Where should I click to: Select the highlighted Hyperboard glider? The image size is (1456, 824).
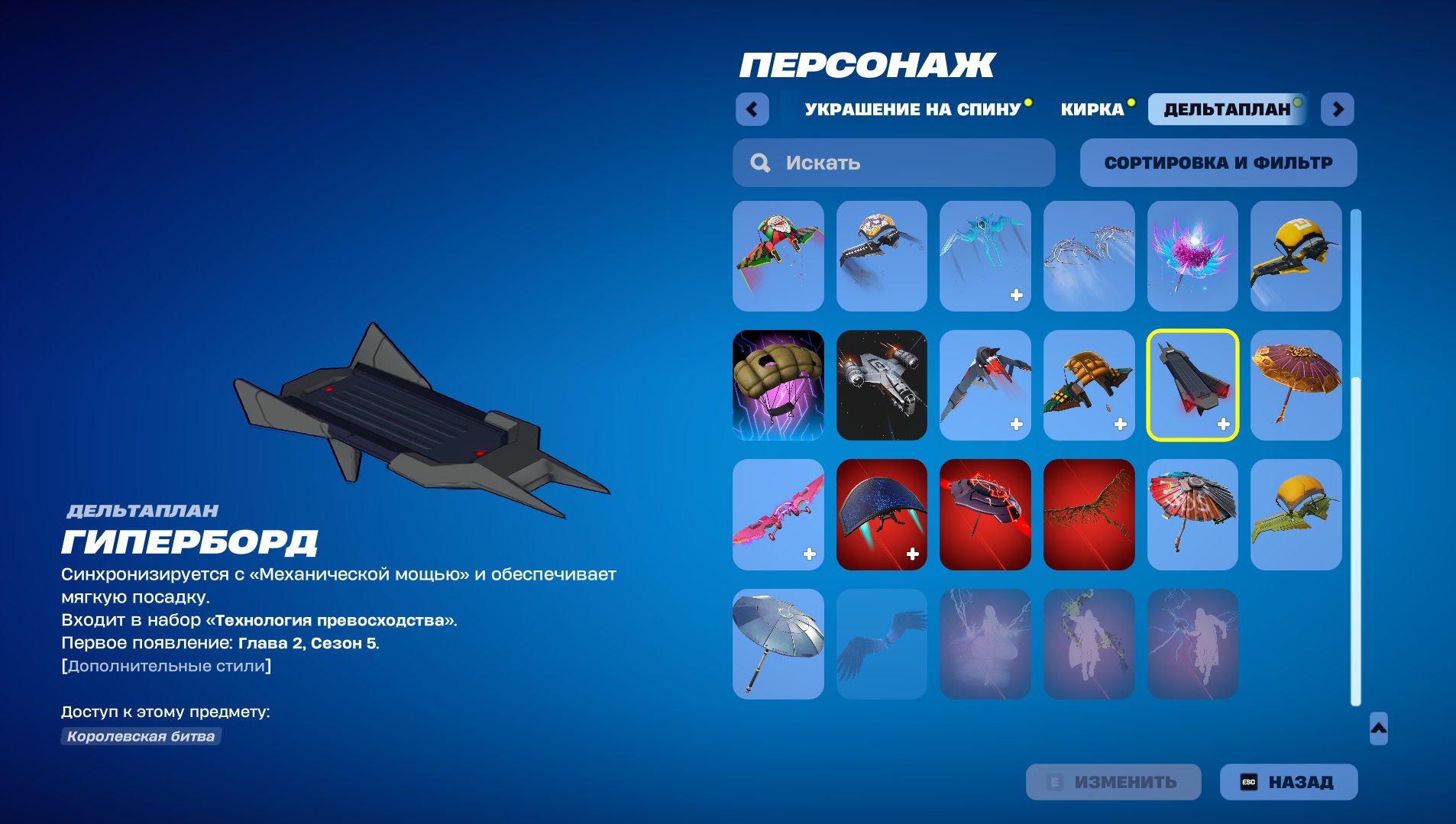pyautogui.click(x=1194, y=386)
